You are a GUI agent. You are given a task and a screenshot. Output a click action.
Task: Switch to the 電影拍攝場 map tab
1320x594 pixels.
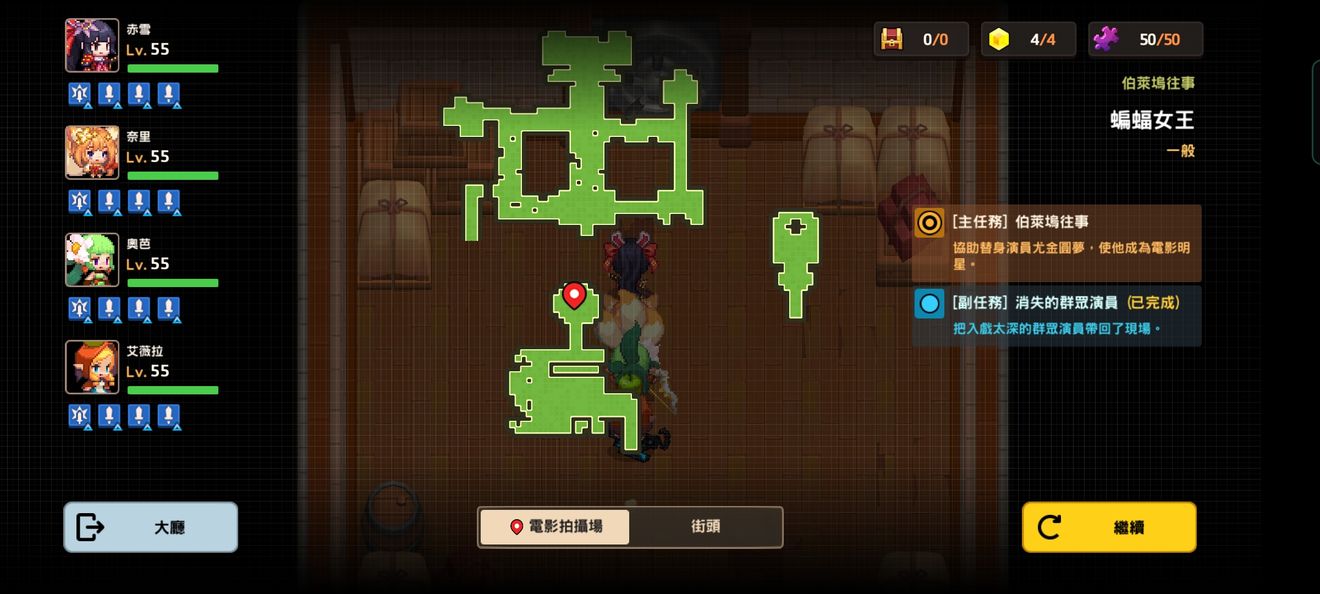point(555,527)
